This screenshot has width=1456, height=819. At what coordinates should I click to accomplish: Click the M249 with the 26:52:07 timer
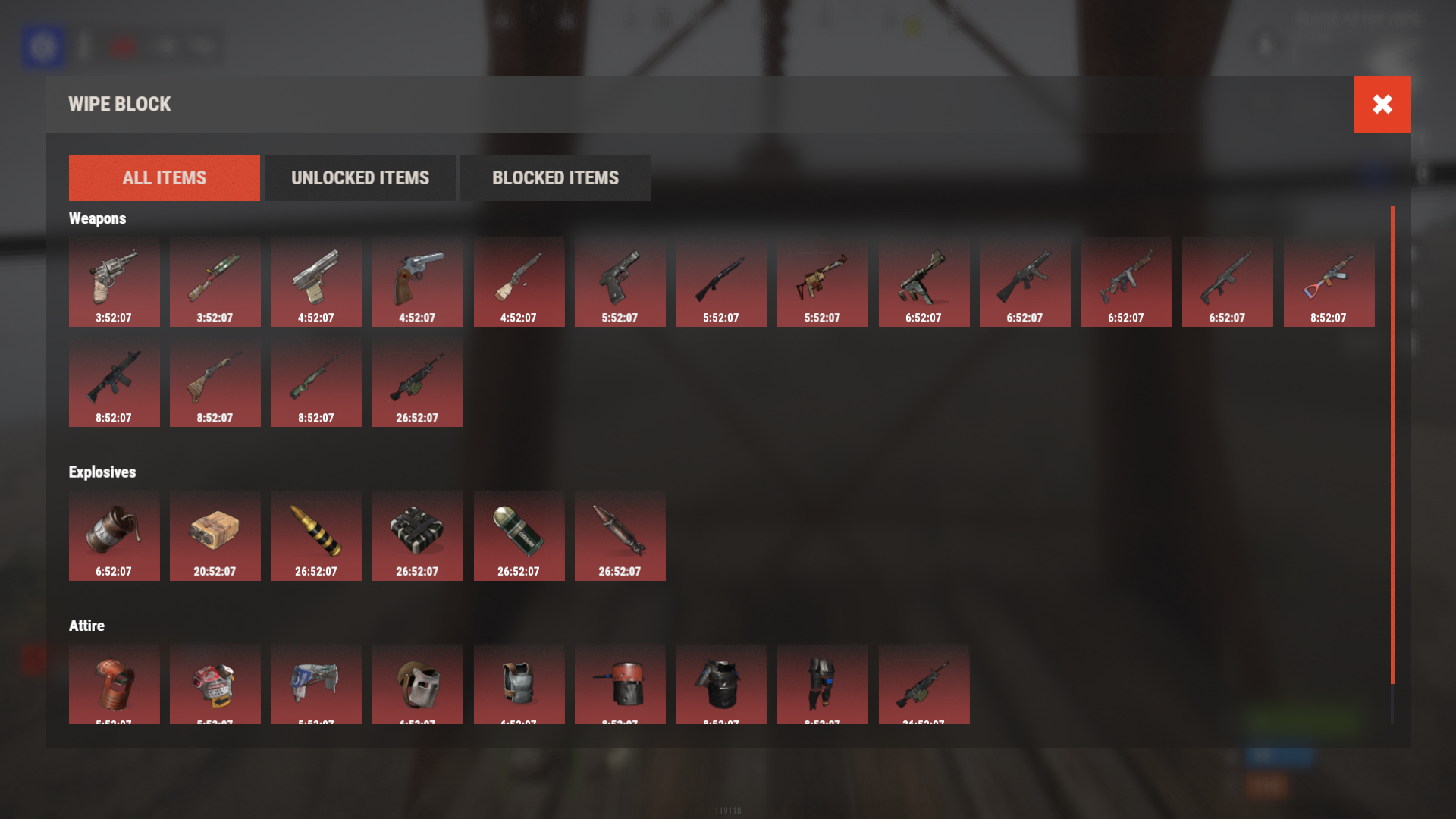click(x=418, y=383)
